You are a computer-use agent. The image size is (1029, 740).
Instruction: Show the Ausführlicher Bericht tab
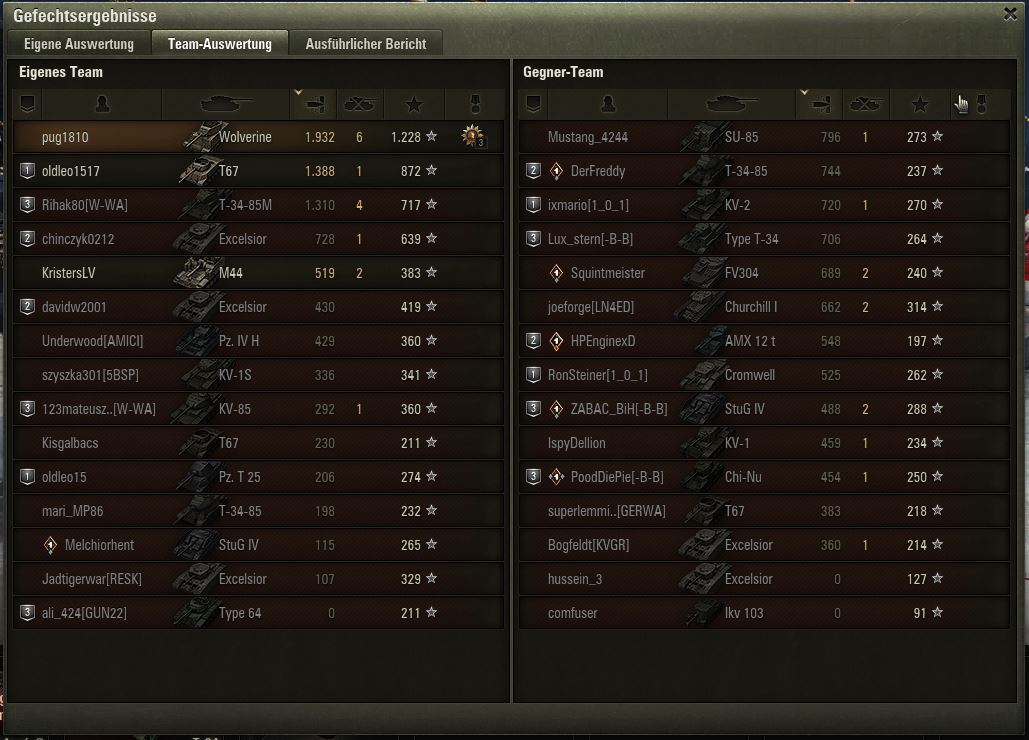(366, 44)
